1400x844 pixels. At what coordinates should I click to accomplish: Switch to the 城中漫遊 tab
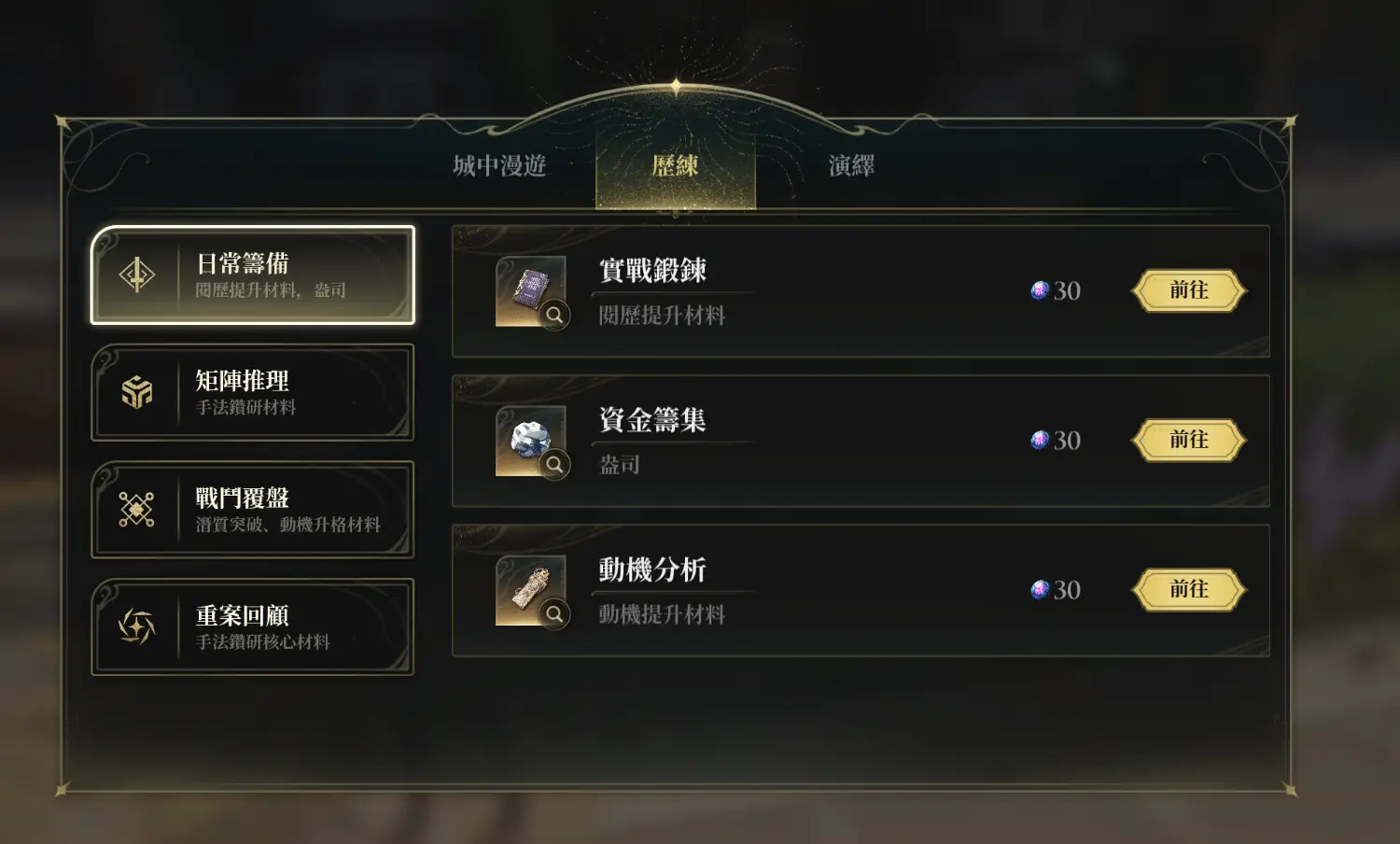click(x=499, y=166)
